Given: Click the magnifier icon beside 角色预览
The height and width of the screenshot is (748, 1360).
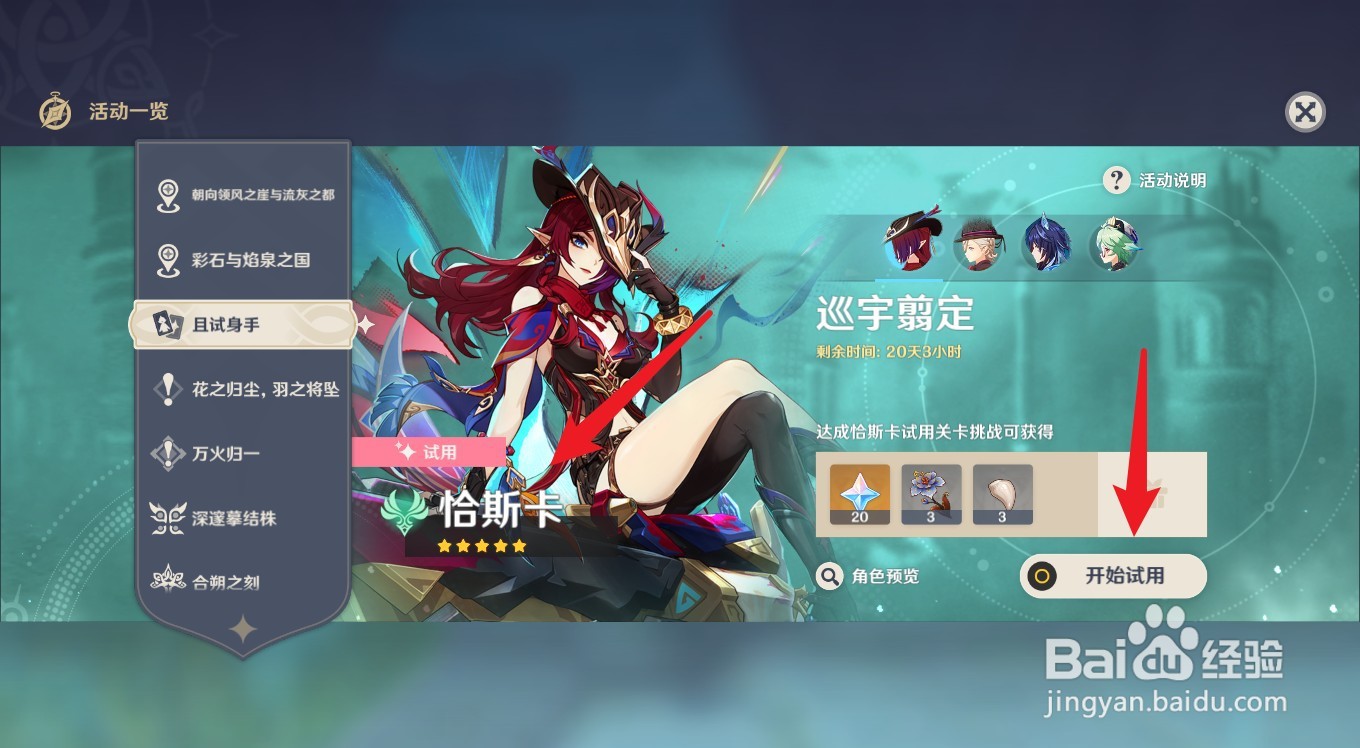Looking at the screenshot, I should tap(827, 577).
